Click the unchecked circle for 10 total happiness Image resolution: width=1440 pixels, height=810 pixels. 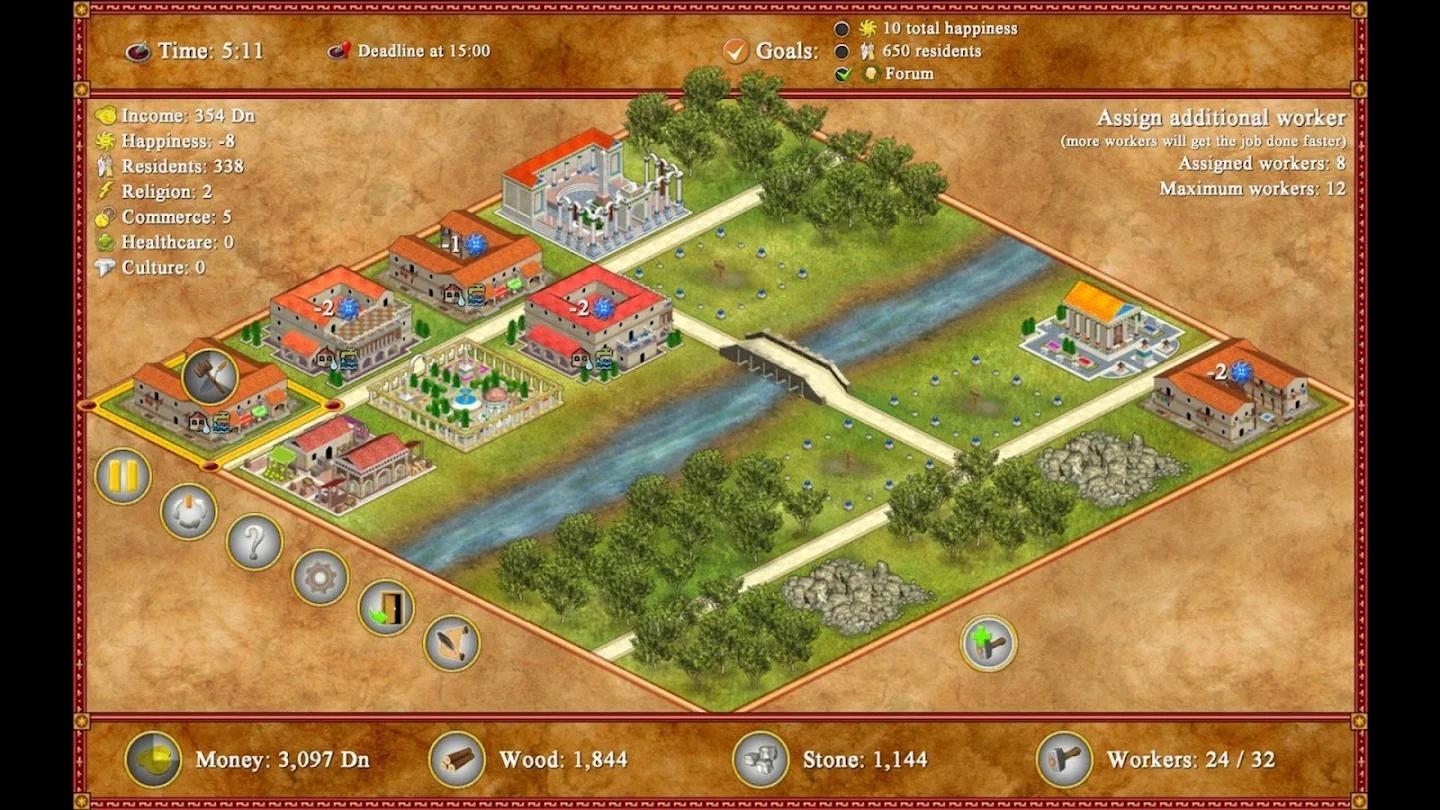840,28
